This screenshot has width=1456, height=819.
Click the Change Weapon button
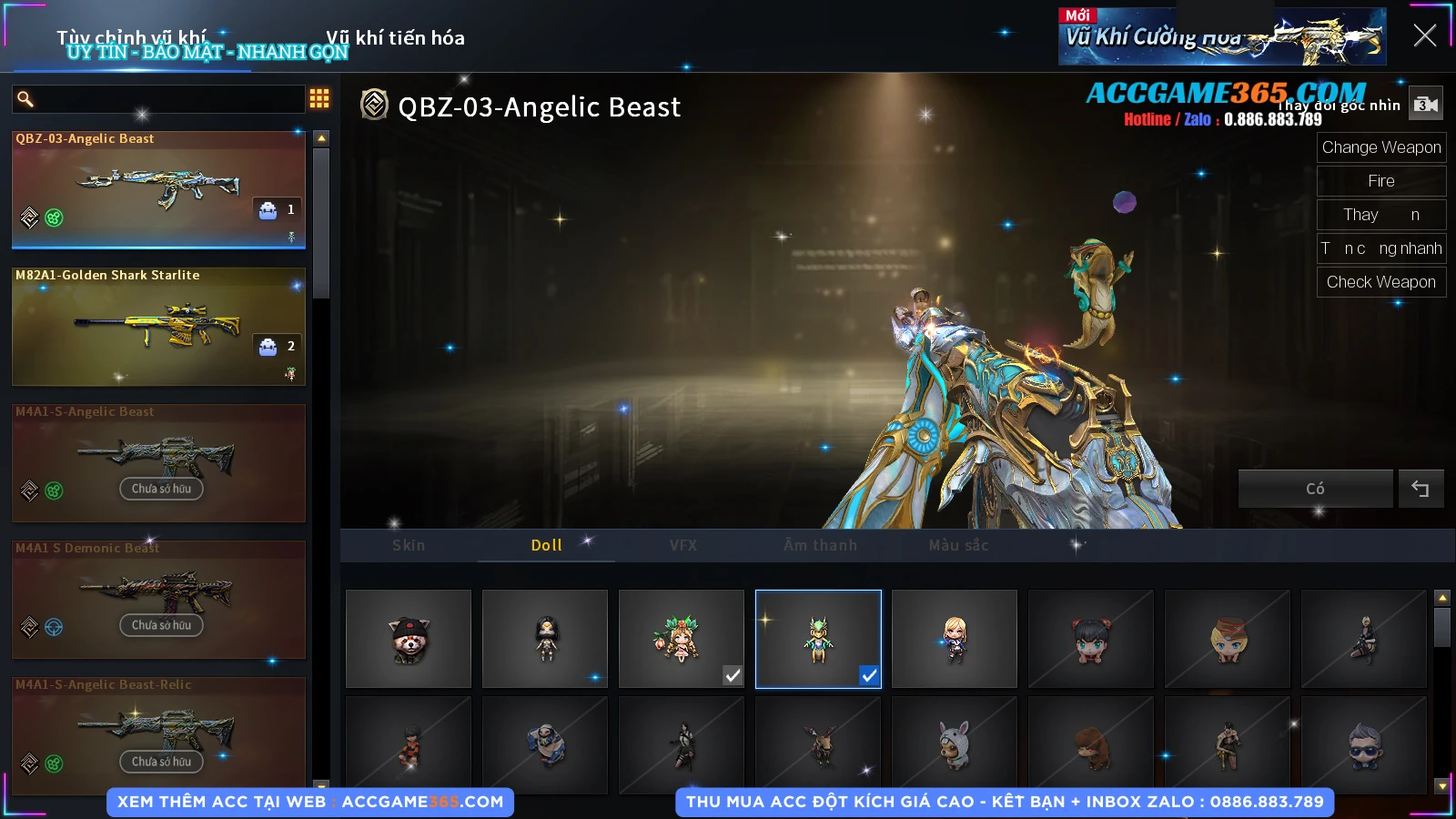(1380, 147)
